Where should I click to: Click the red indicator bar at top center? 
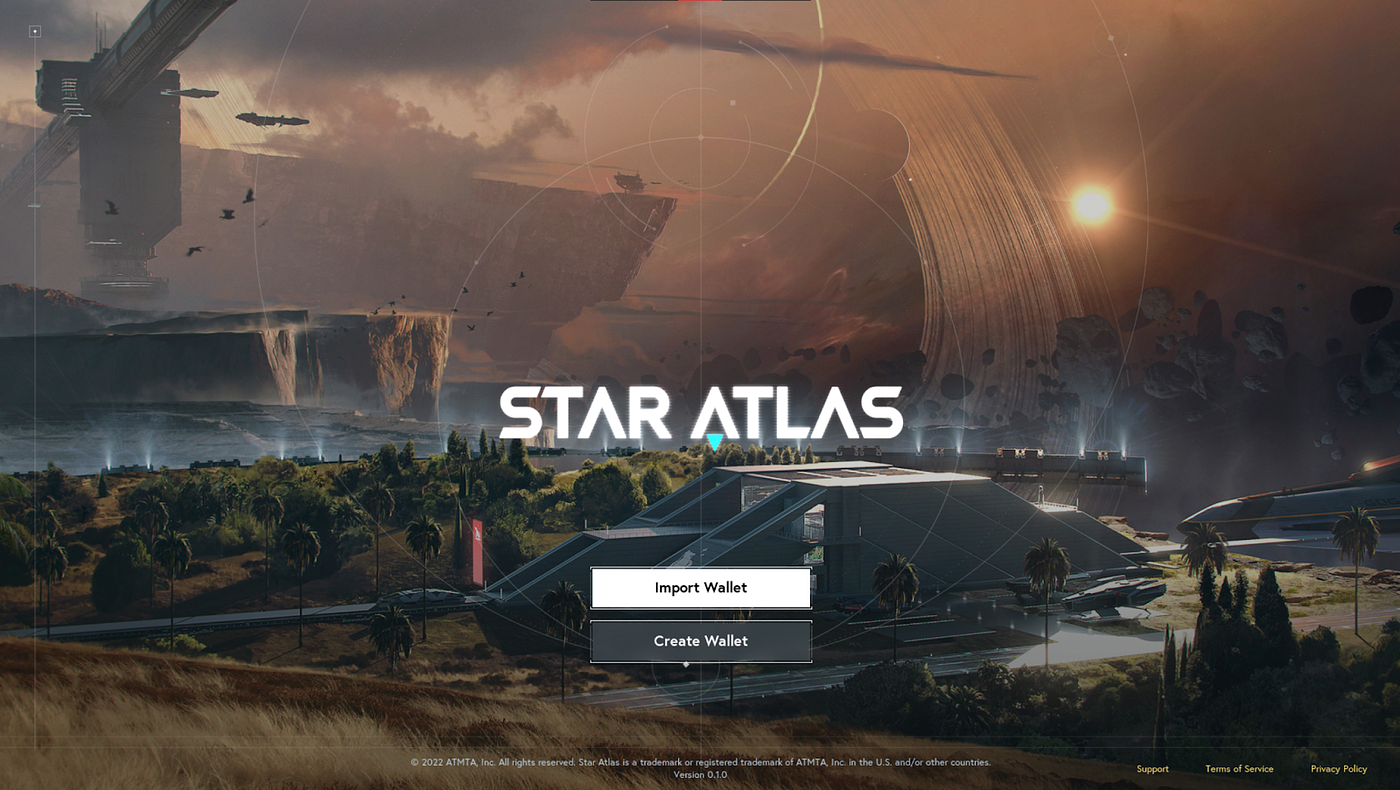[x=700, y=2]
